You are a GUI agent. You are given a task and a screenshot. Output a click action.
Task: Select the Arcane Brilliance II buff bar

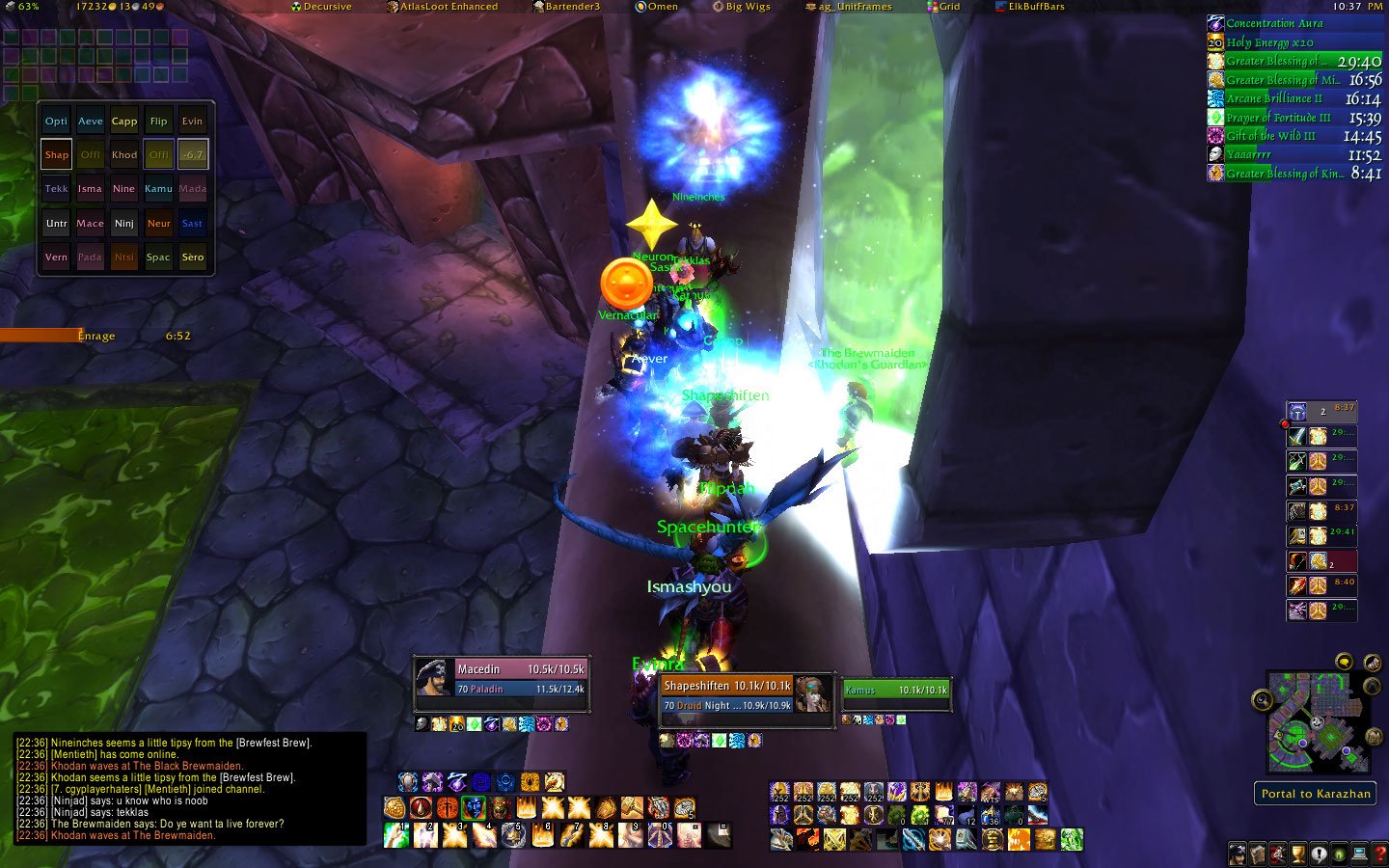[x=1294, y=98]
